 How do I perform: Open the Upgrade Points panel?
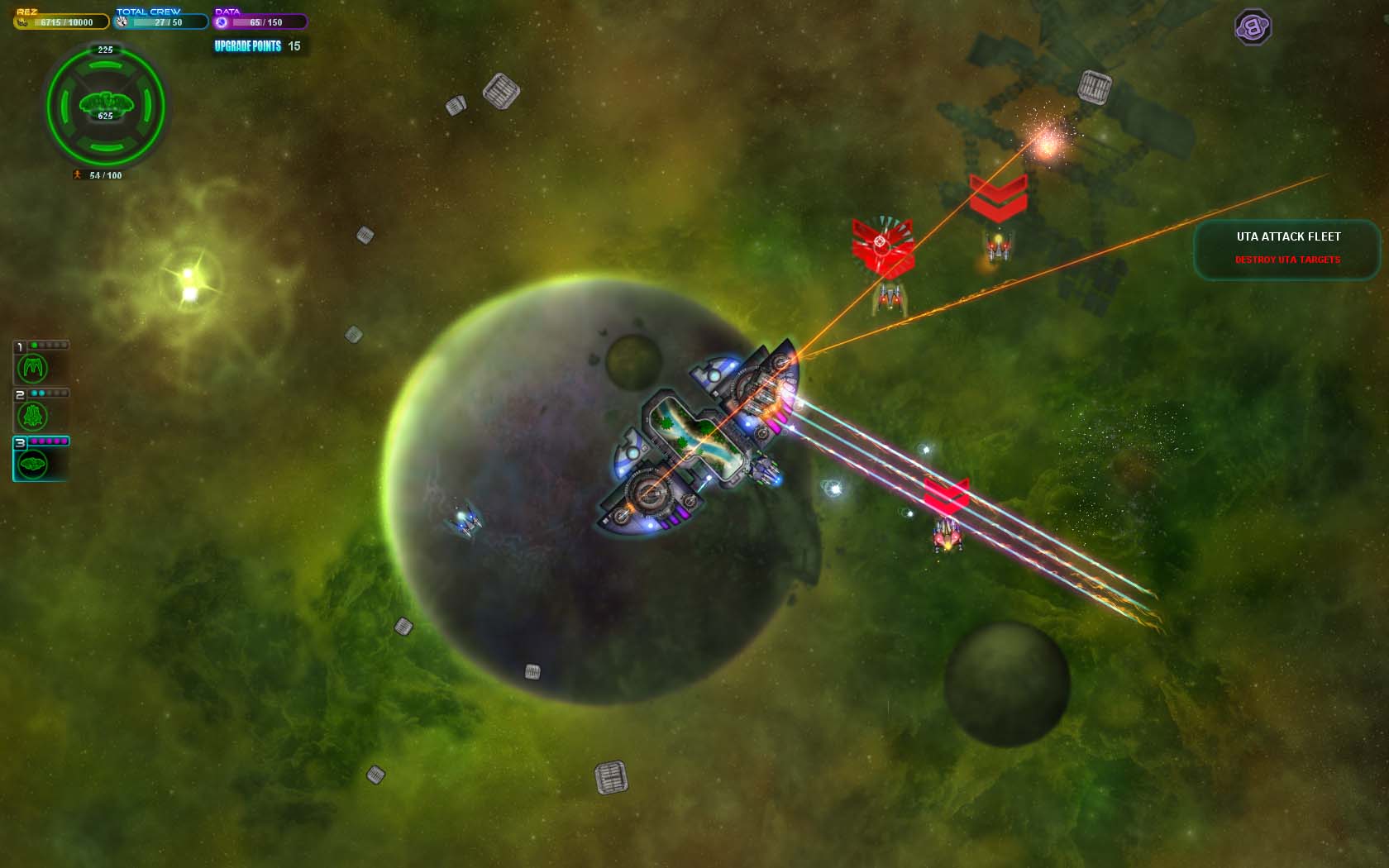point(258,46)
